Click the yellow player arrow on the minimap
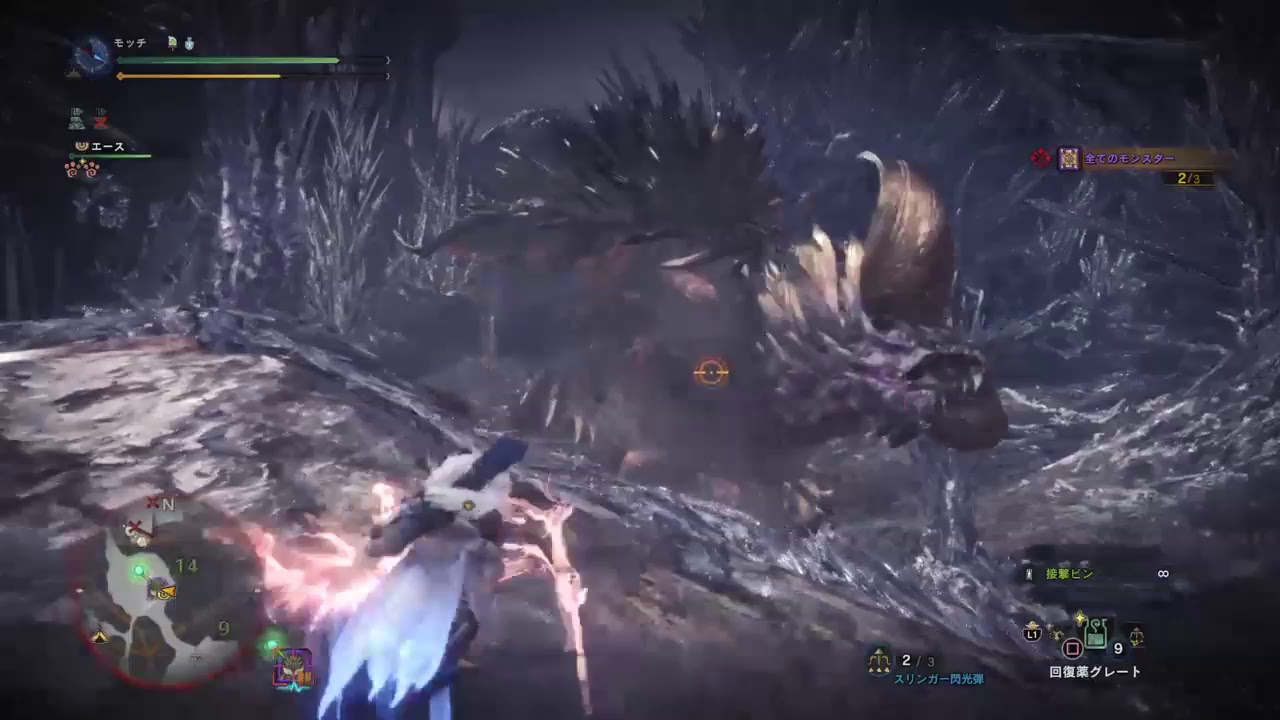Viewport: 1280px width, 720px height. [x=166, y=592]
